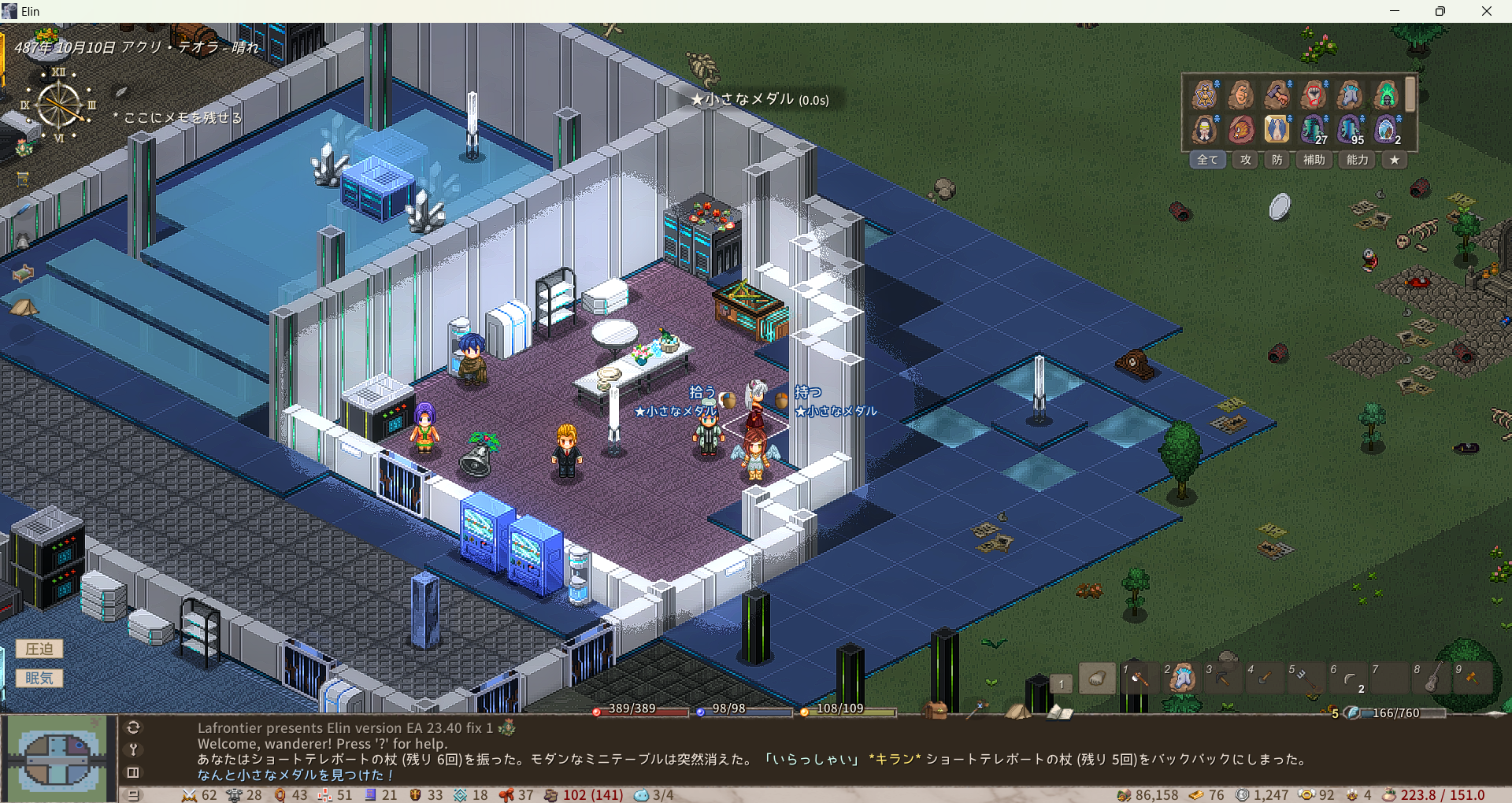Select the pickaxe in hotbar slot 3
Image resolution: width=1512 pixels, height=803 pixels.
click(x=1222, y=678)
